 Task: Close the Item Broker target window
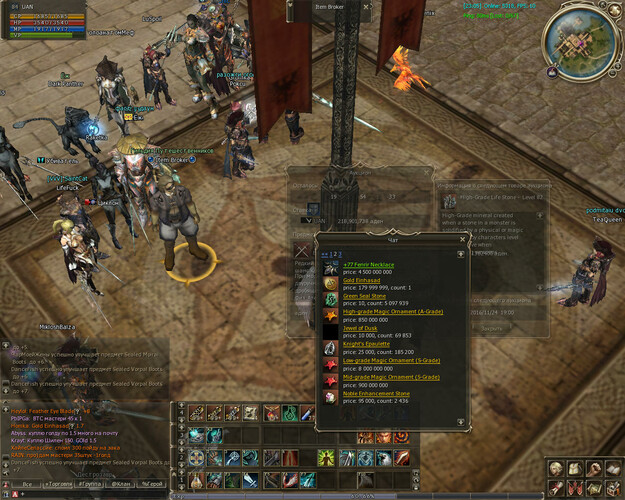pyautogui.click(x=366, y=8)
